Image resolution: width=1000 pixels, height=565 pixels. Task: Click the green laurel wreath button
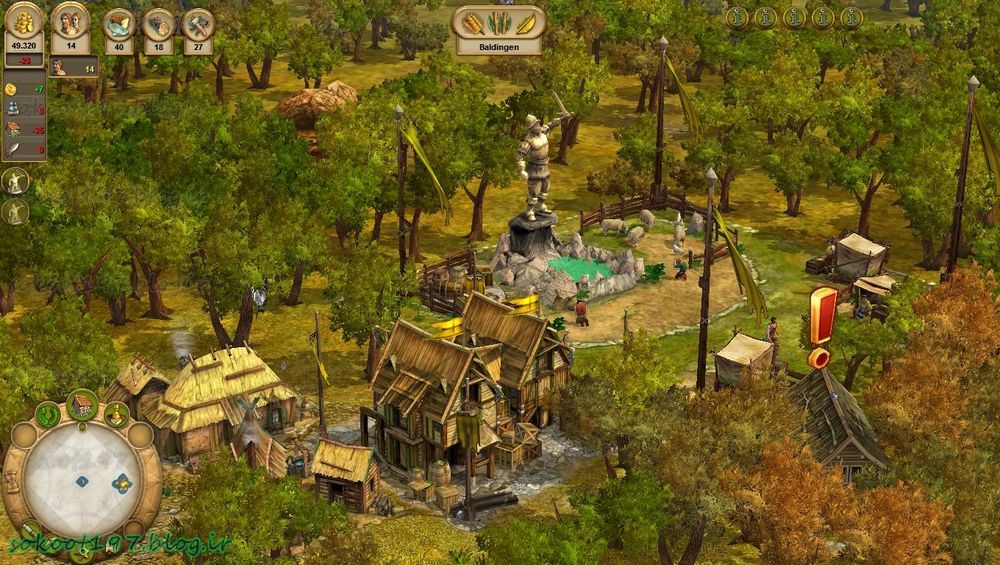[48, 414]
